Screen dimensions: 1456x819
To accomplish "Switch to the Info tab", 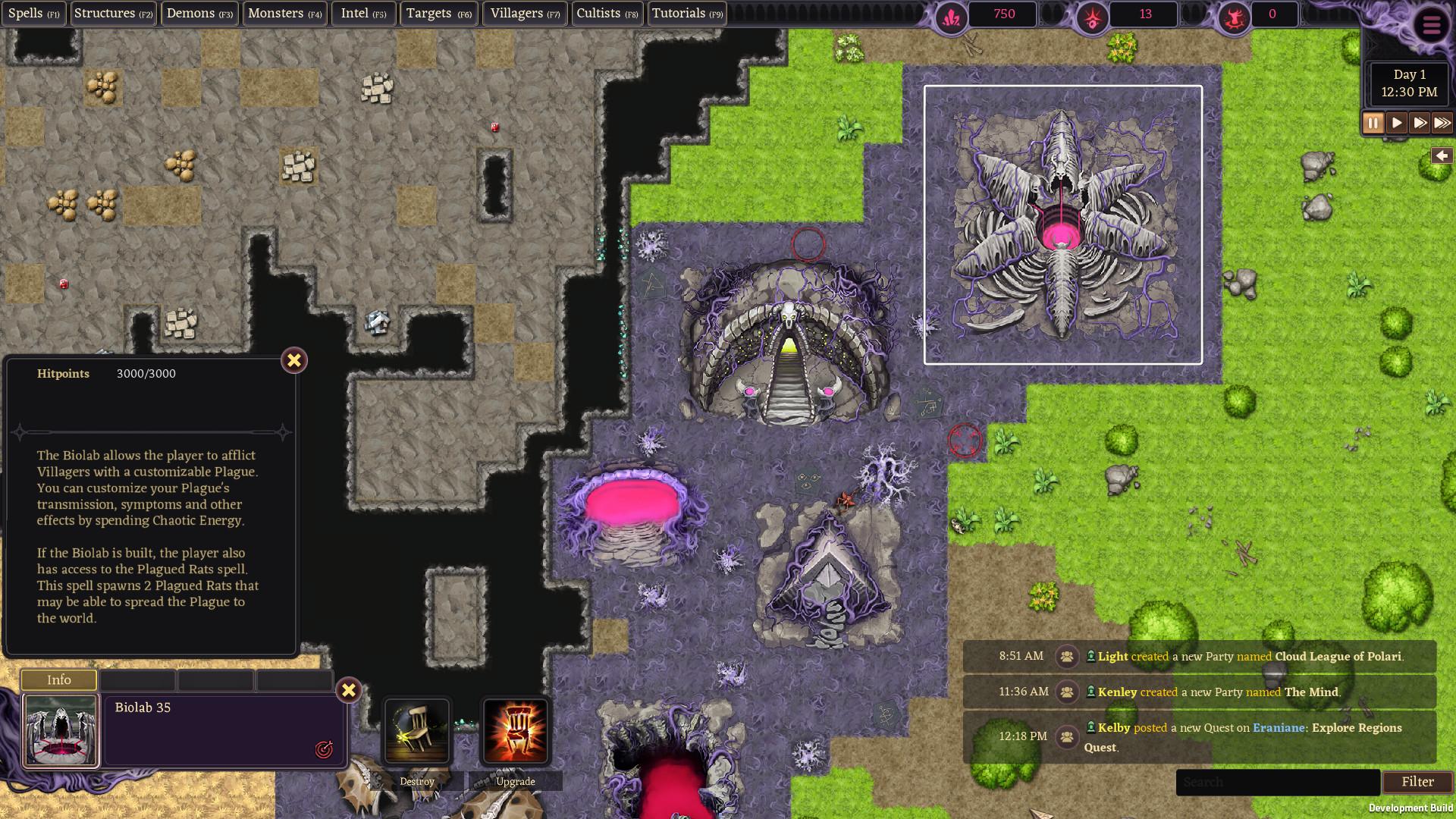I will tap(59, 680).
